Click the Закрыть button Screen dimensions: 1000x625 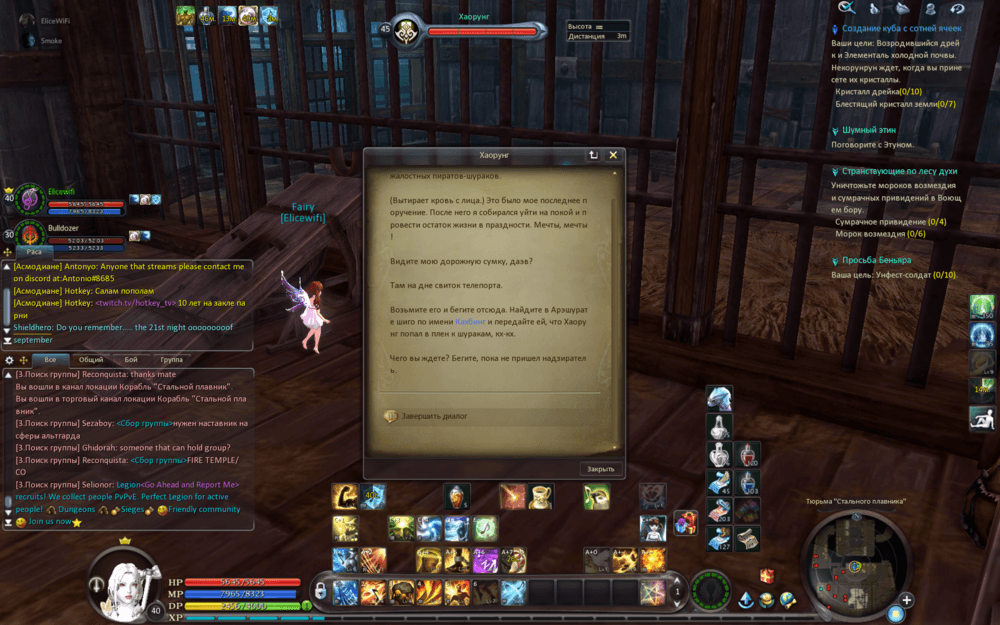(x=600, y=468)
